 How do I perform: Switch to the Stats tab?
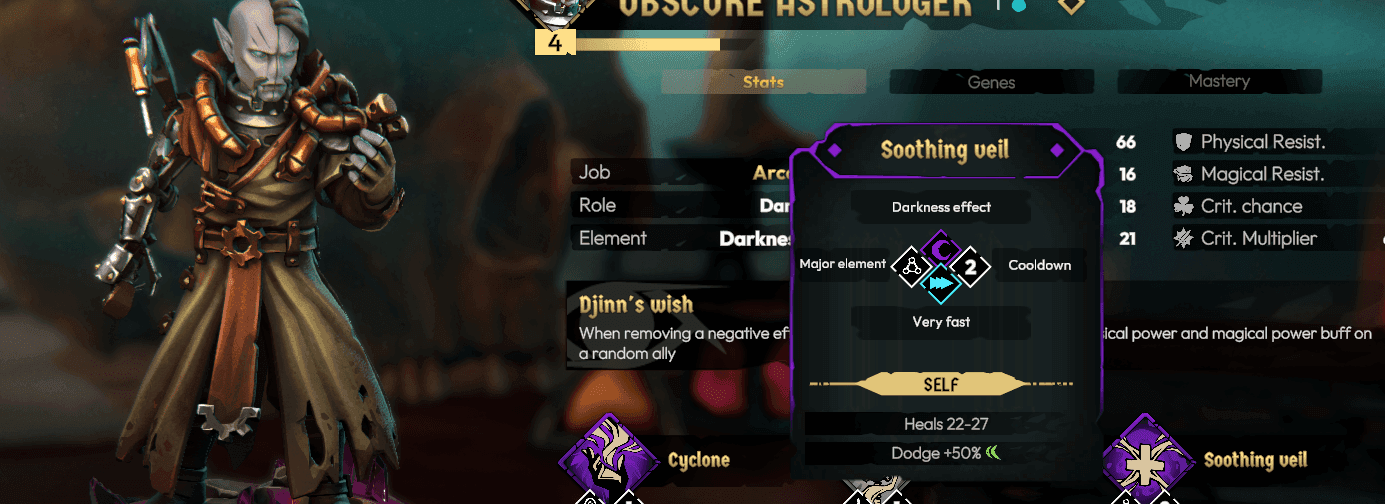tap(763, 82)
